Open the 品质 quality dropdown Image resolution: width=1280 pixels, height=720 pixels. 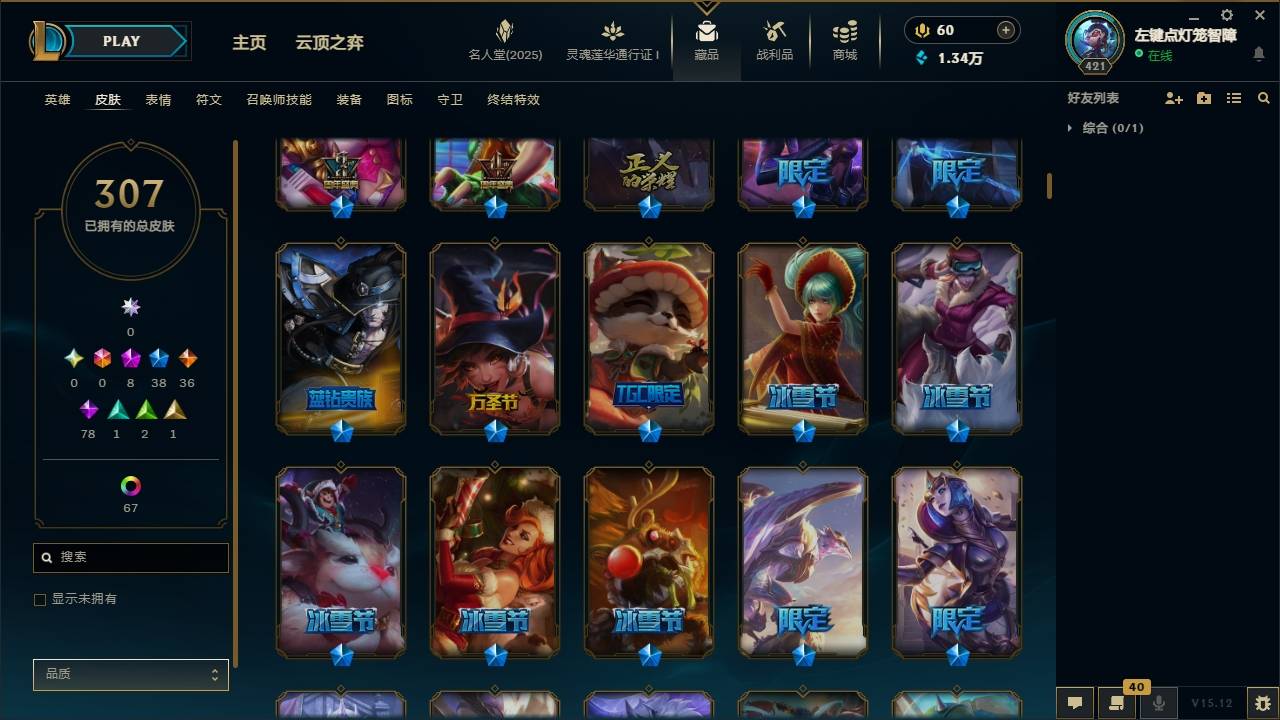[x=130, y=674]
